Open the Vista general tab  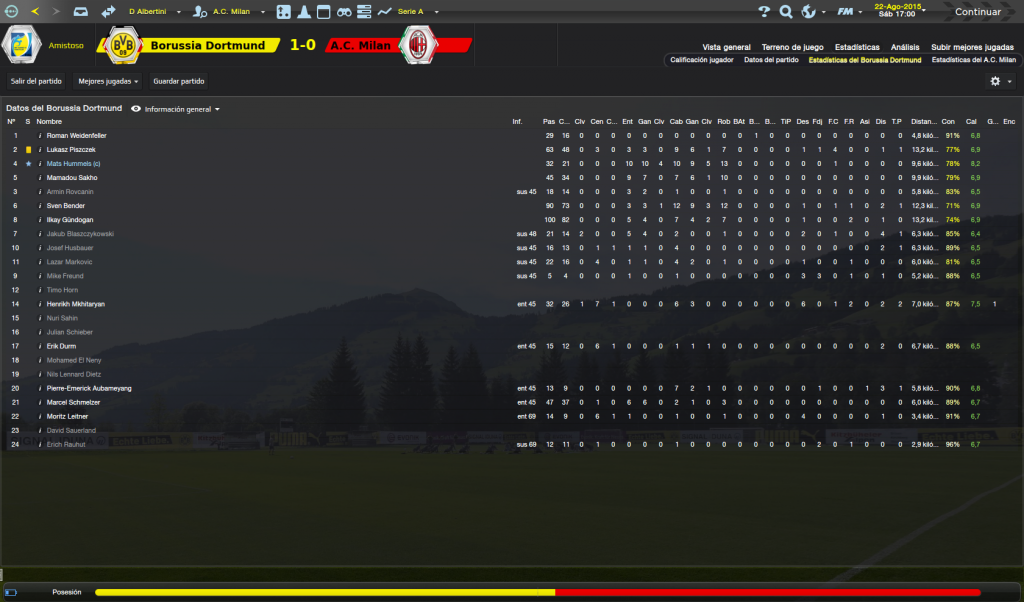[726, 47]
